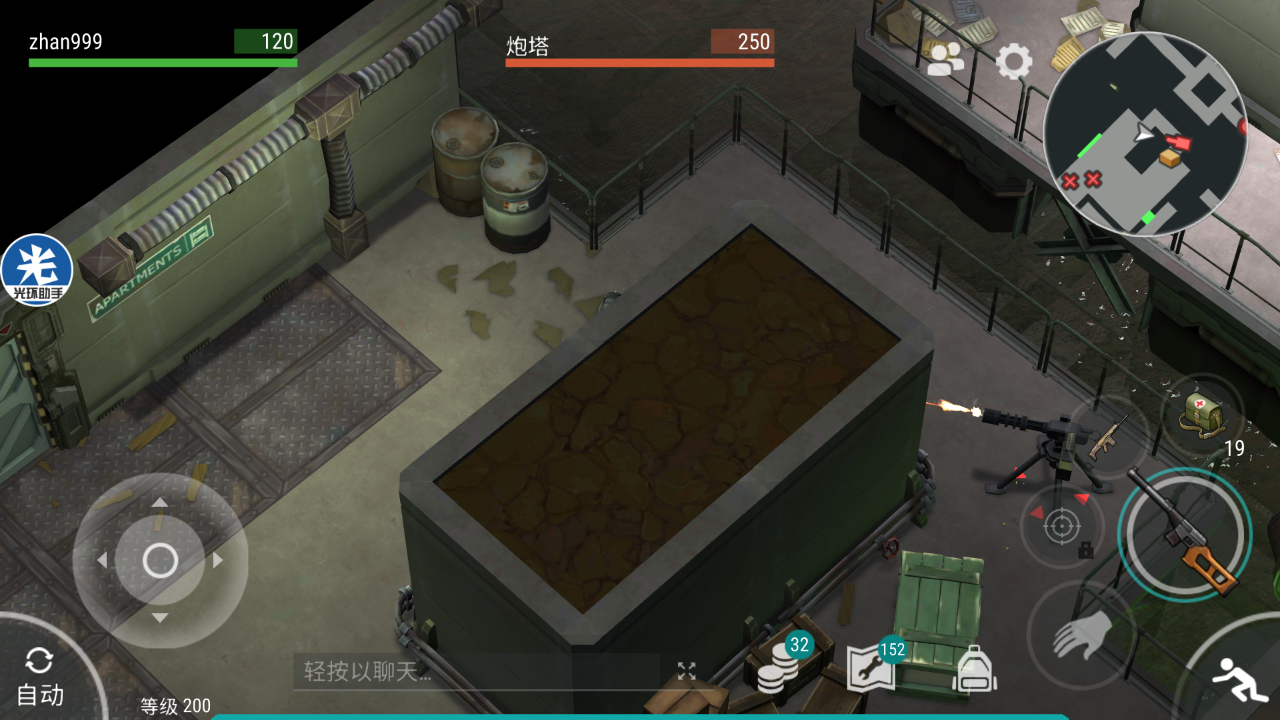Open the world map icon showing 152
Screen dimensions: 1280x720
(x=870, y=668)
